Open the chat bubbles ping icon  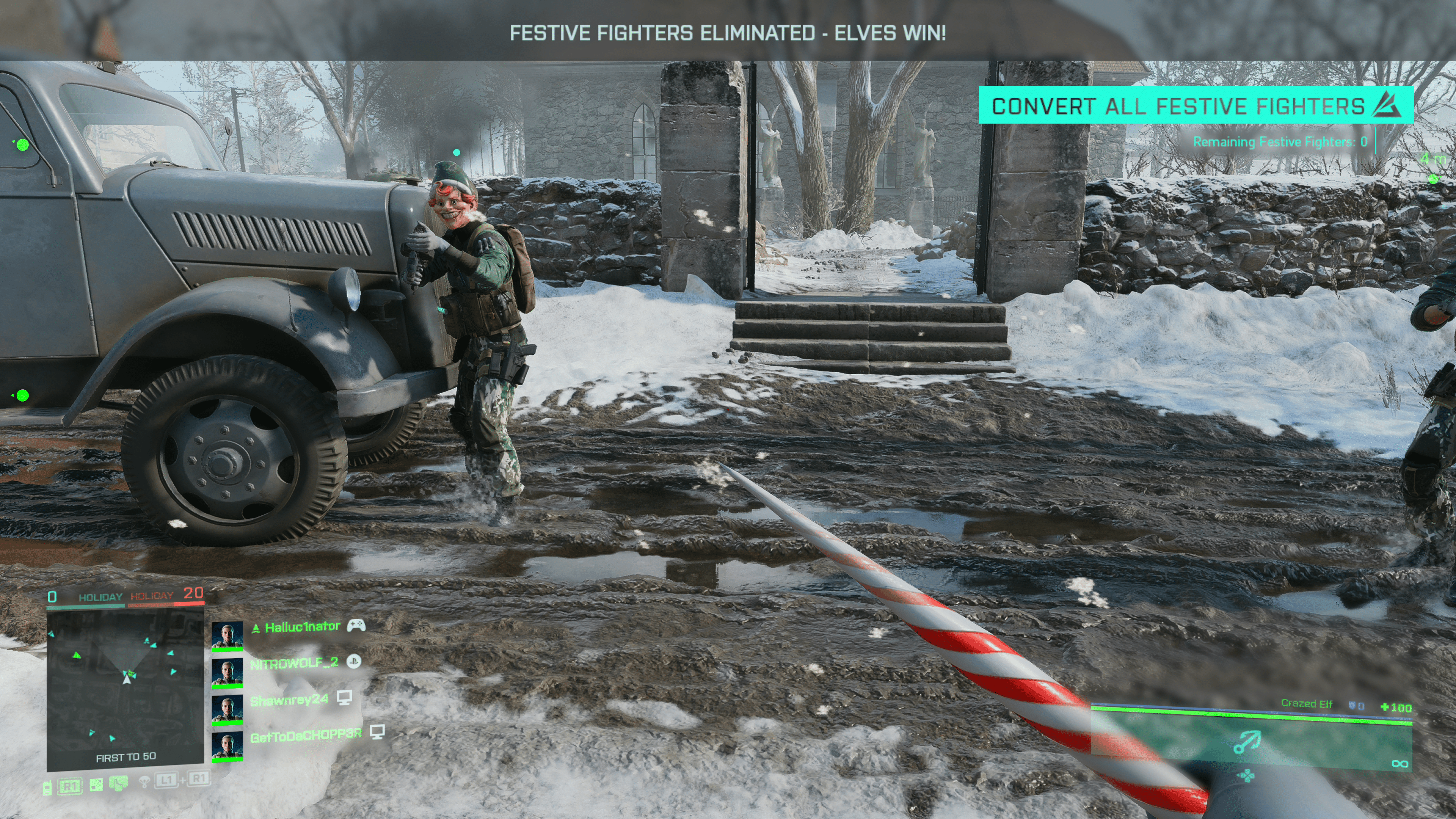point(119,784)
